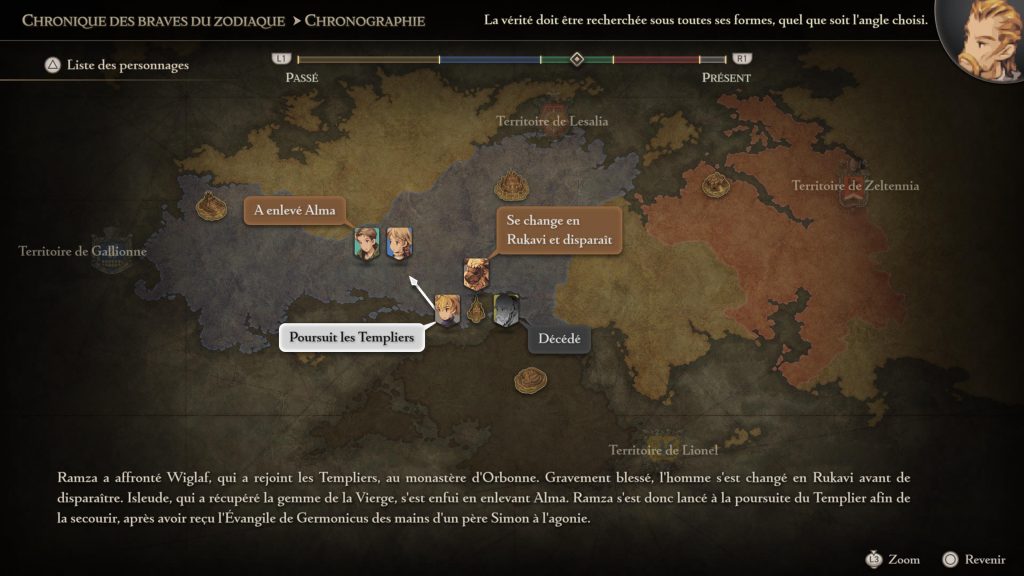This screenshot has height=576, width=1024.
Task: Open the Liste des personnages
Action: pyautogui.click(x=117, y=66)
